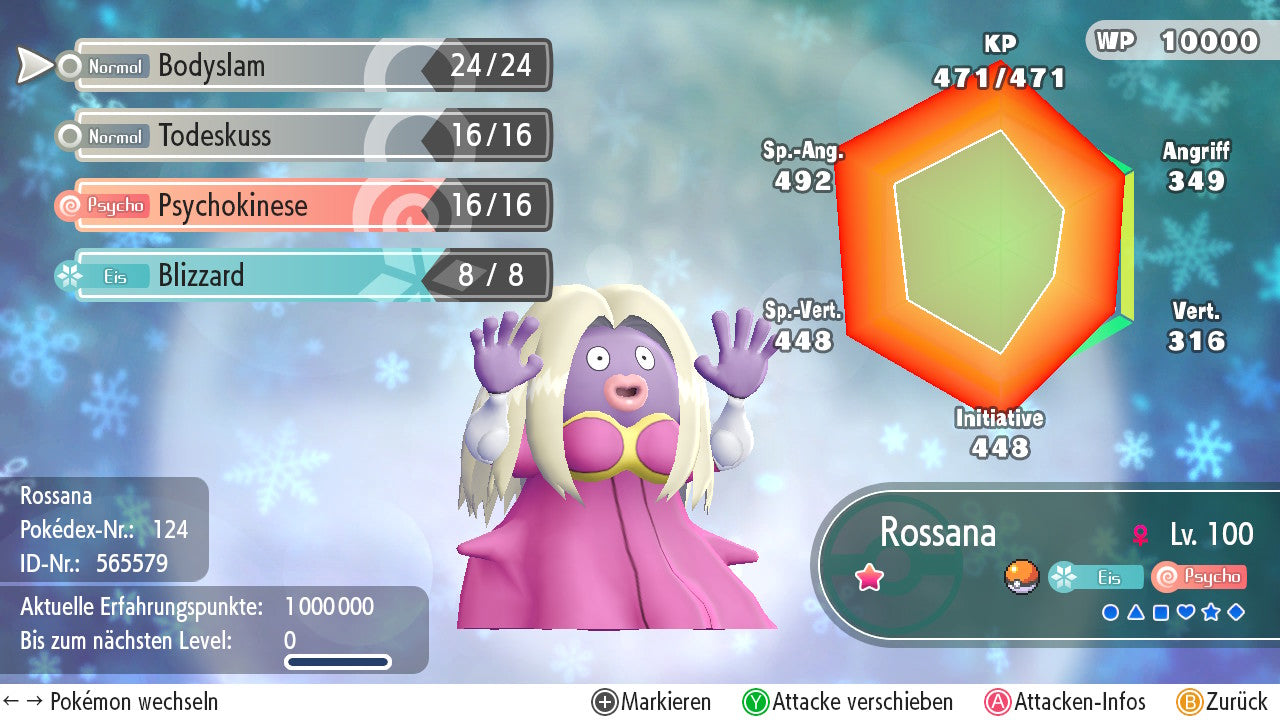Viewport: 1280px width, 720px height.
Task: Show Attacken-Infos move details
Action: pos(1065,702)
